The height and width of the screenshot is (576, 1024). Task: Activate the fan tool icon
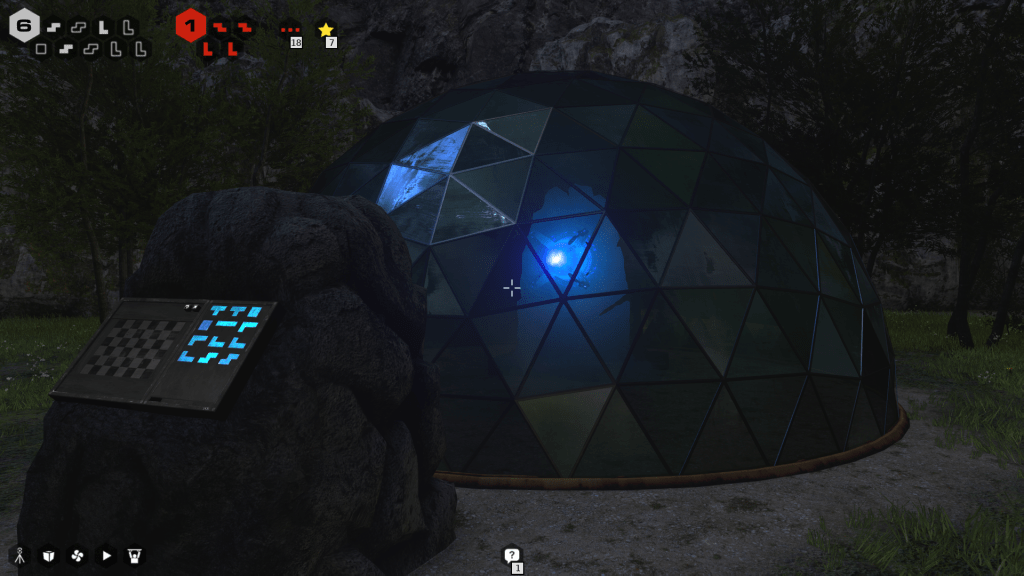click(x=77, y=555)
